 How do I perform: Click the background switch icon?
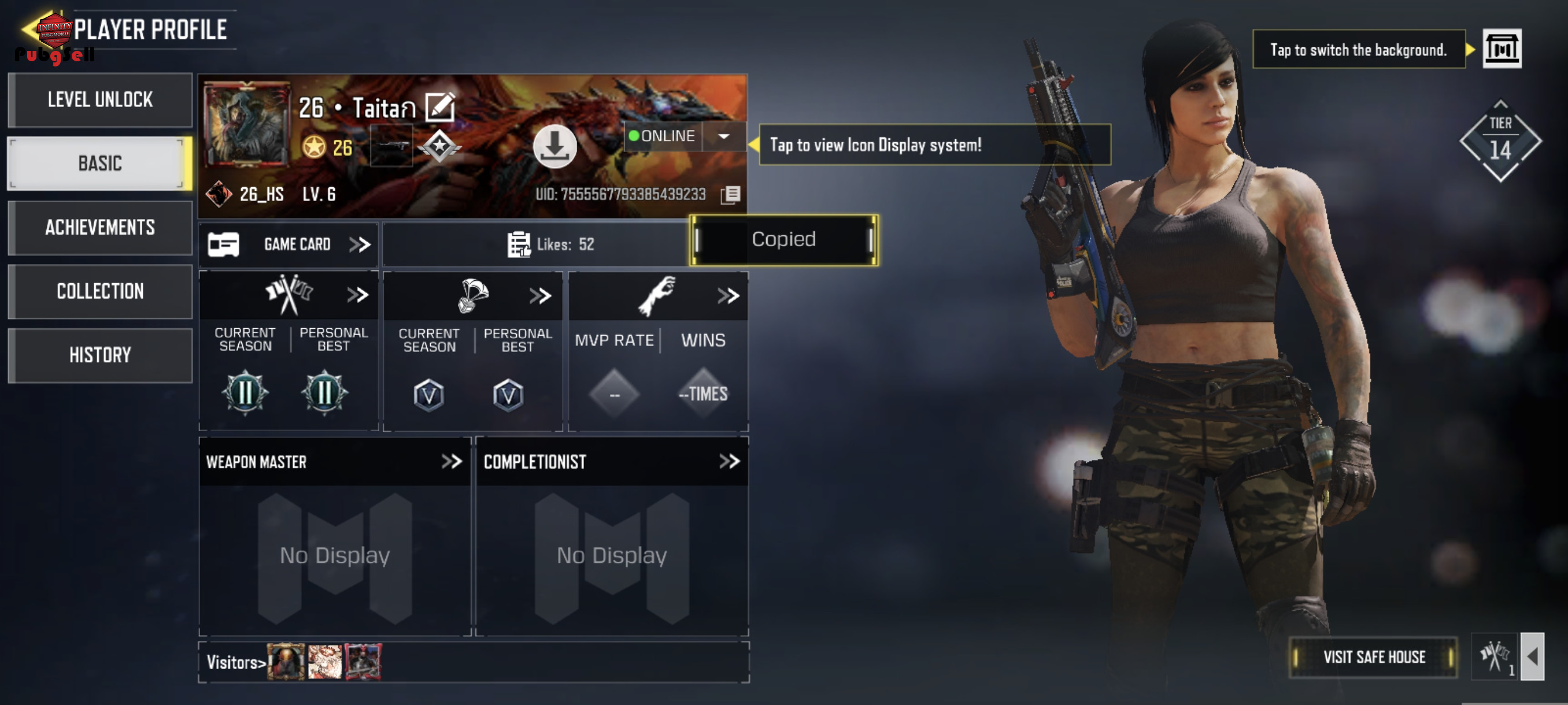[x=1501, y=49]
